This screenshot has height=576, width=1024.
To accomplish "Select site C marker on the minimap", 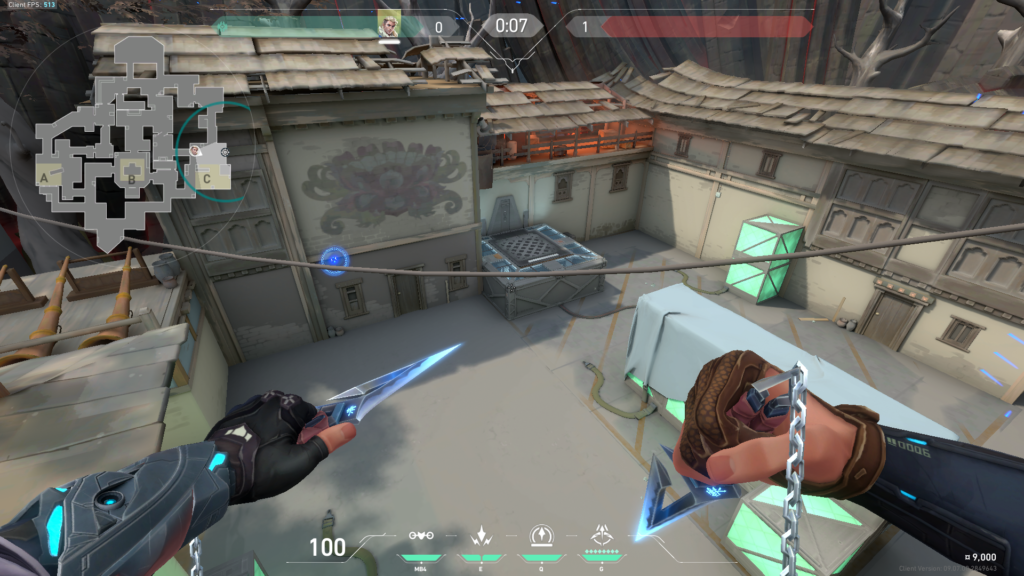I will coord(205,179).
